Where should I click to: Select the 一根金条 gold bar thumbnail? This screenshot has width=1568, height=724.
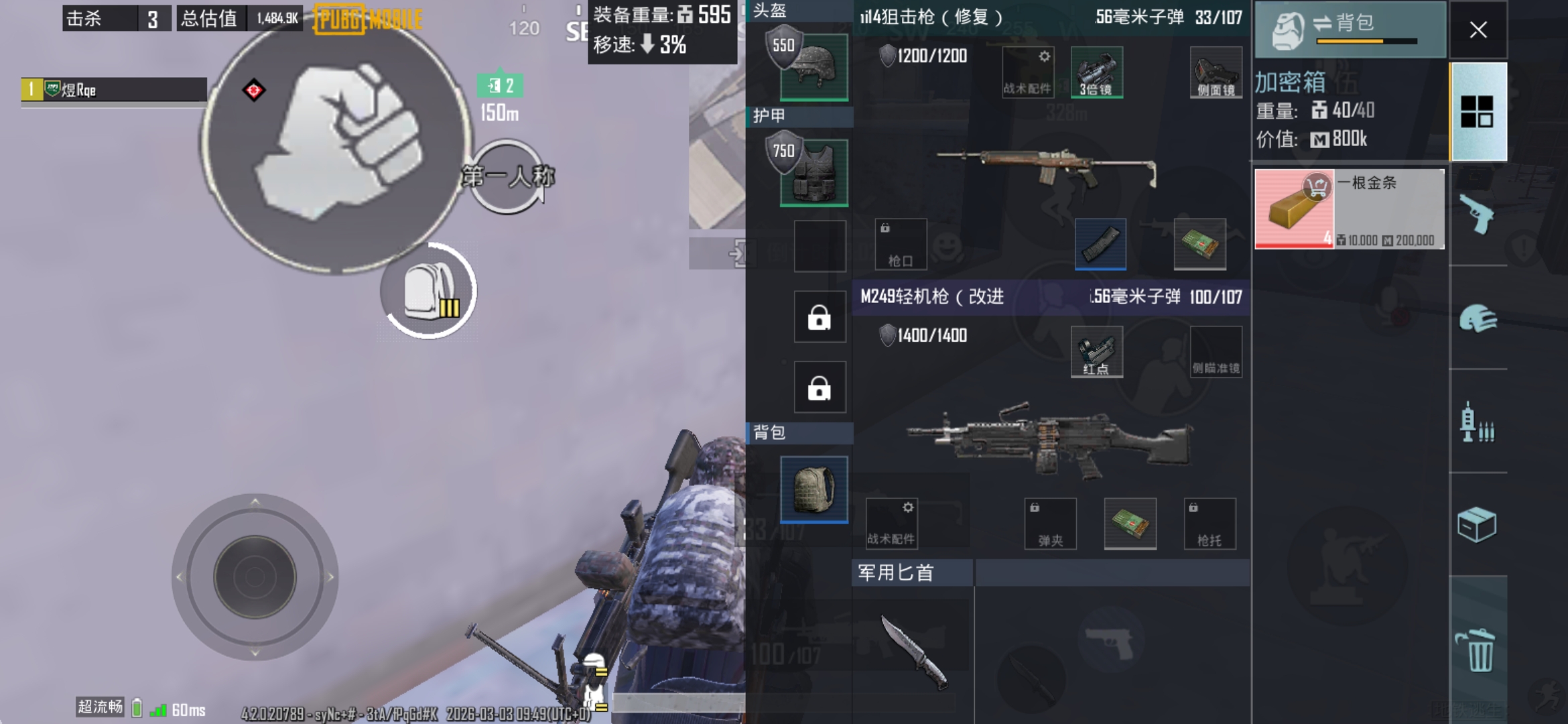1294,208
